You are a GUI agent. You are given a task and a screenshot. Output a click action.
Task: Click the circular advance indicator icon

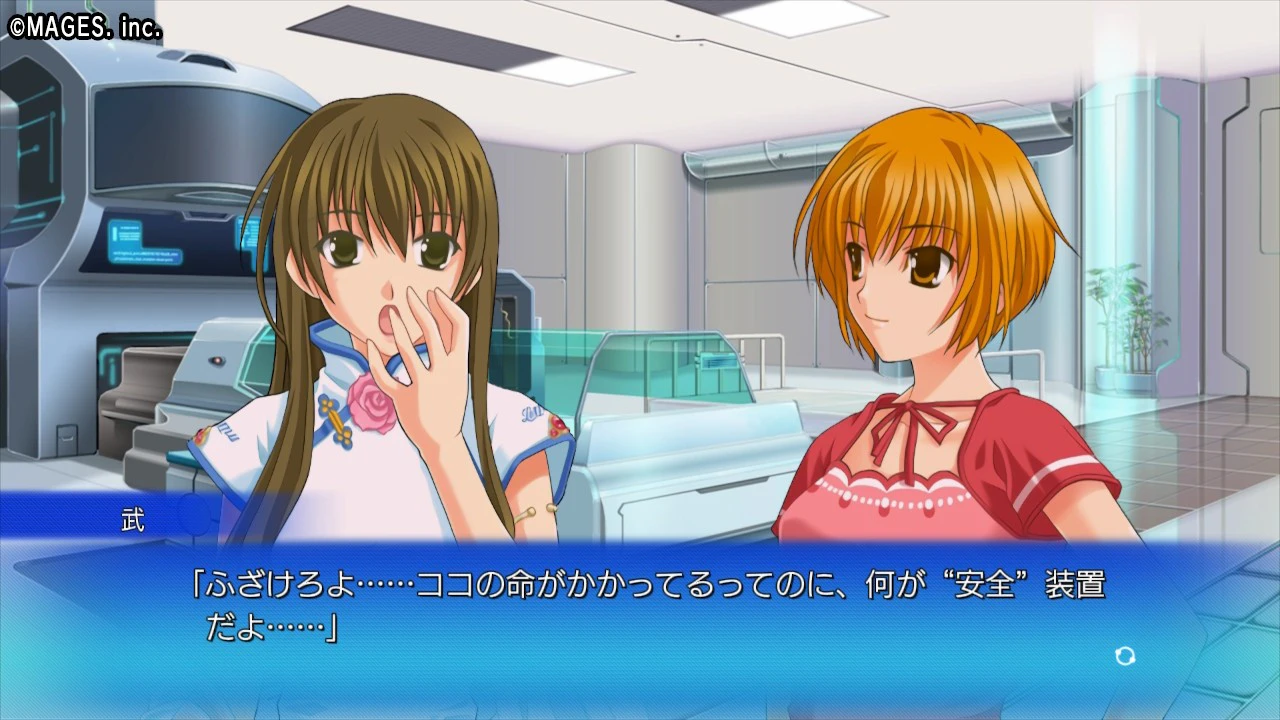click(x=1125, y=656)
